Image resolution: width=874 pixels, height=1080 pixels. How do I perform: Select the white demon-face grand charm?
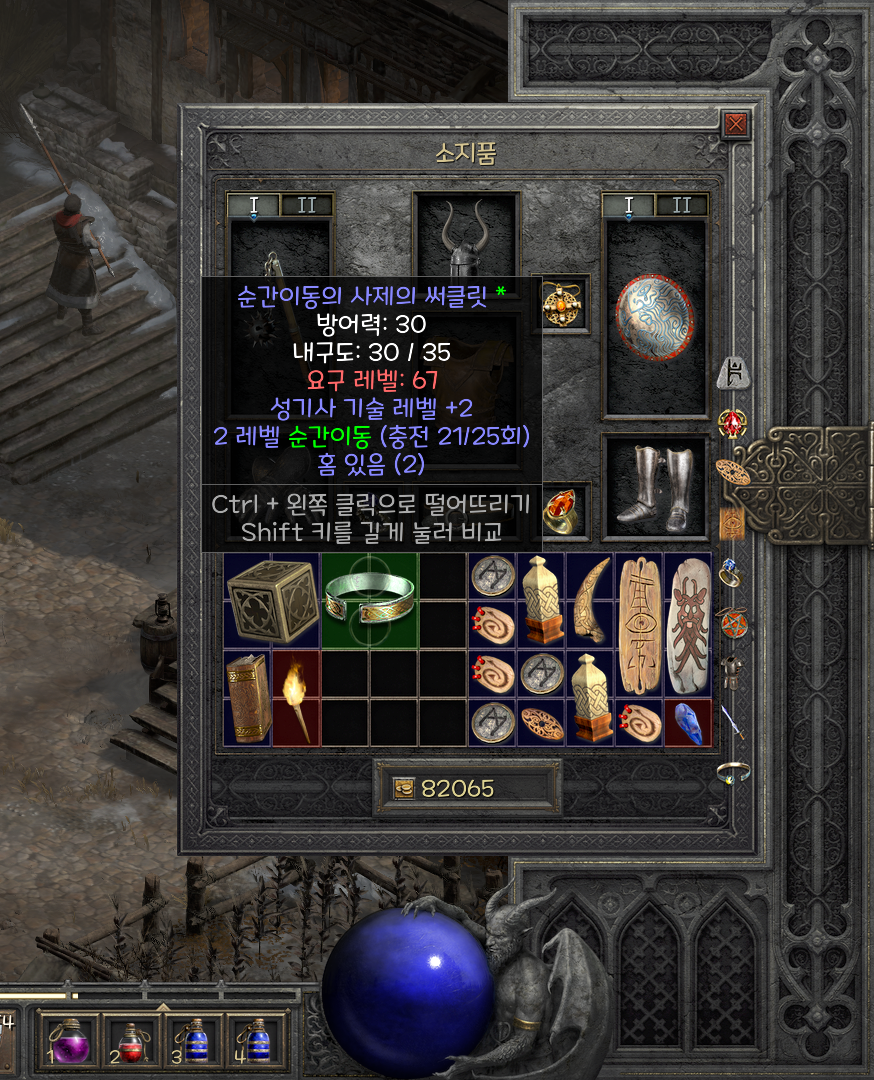click(688, 625)
